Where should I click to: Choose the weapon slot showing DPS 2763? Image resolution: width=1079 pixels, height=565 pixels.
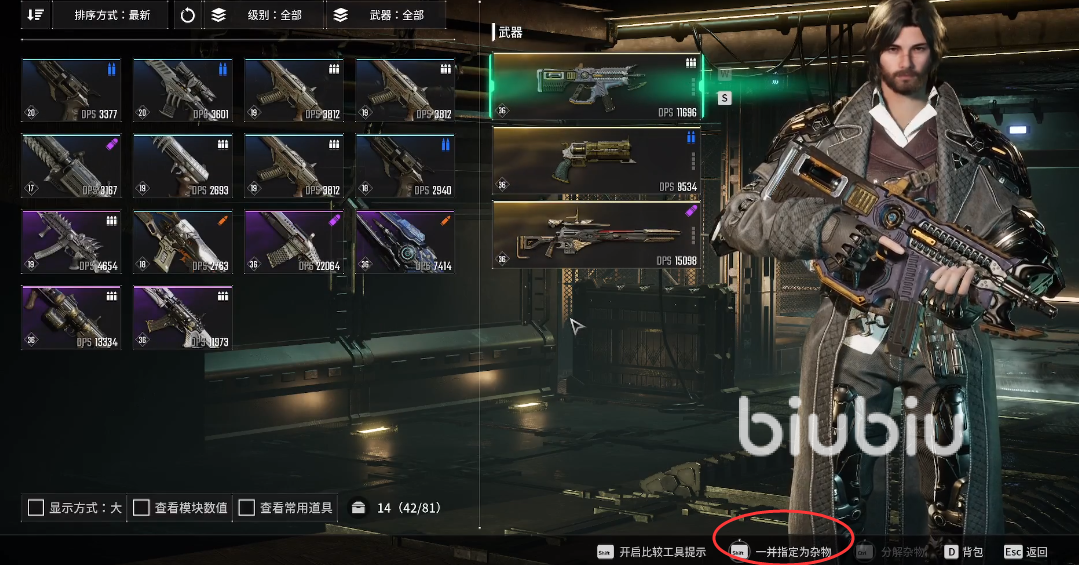[183, 242]
